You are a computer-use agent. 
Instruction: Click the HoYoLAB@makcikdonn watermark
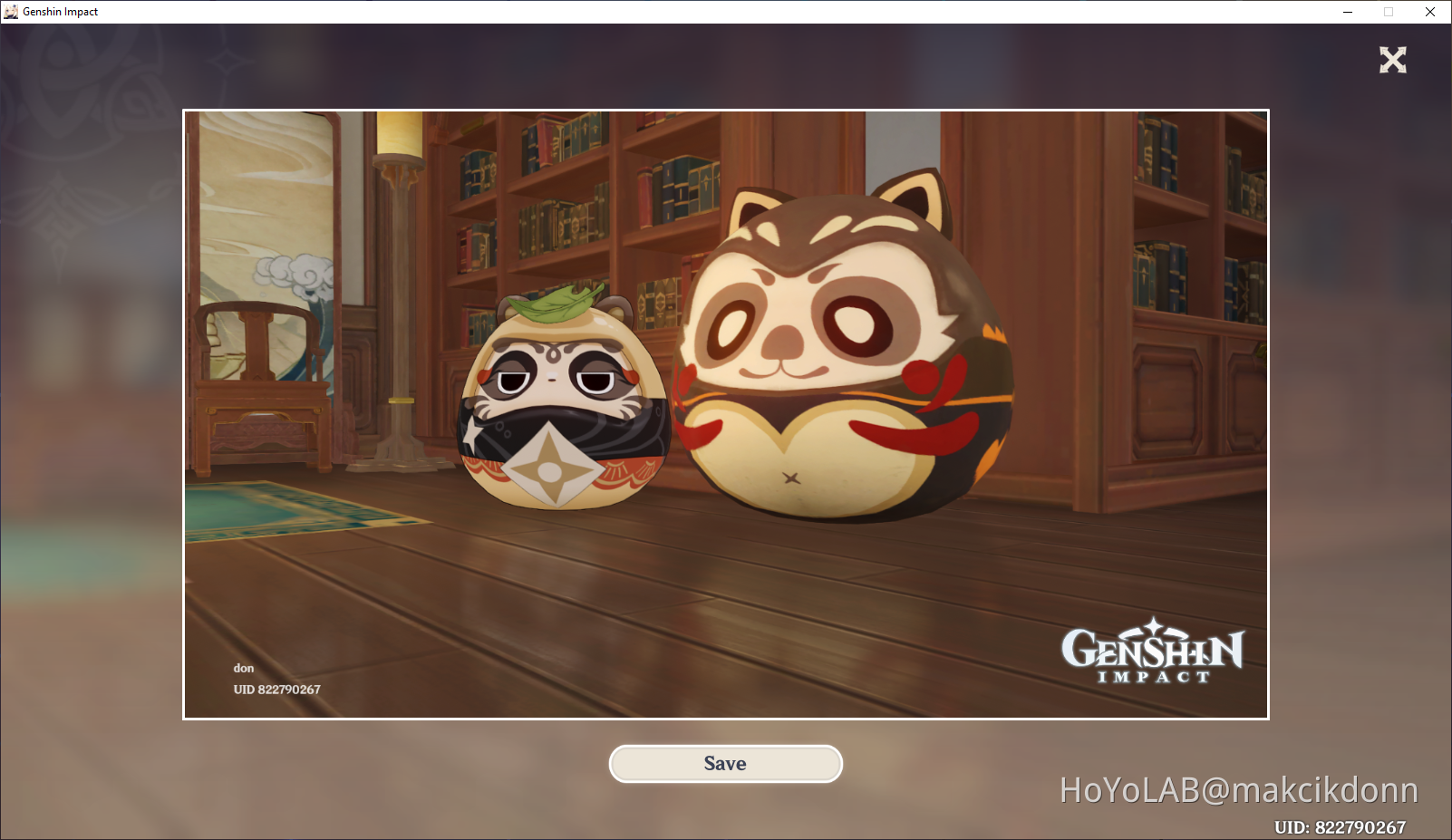[x=1238, y=789]
